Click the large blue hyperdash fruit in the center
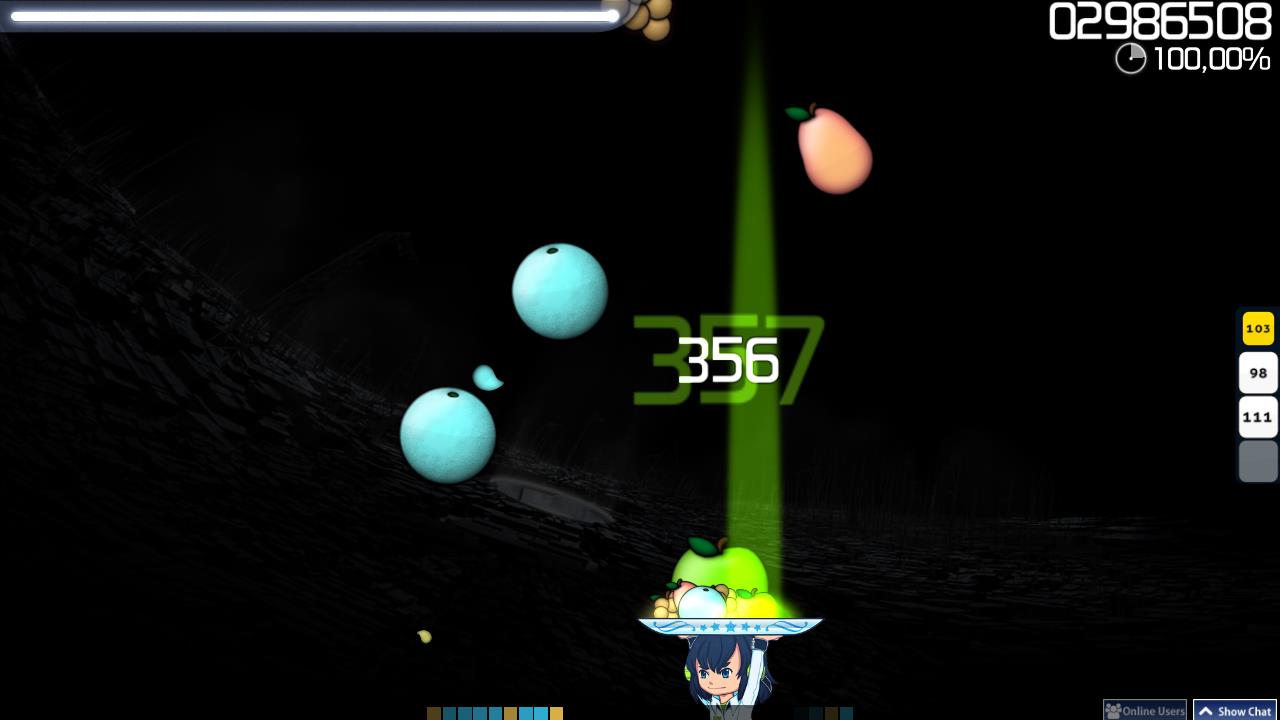The width and height of the screenshot is (1280, 720). 559,290
